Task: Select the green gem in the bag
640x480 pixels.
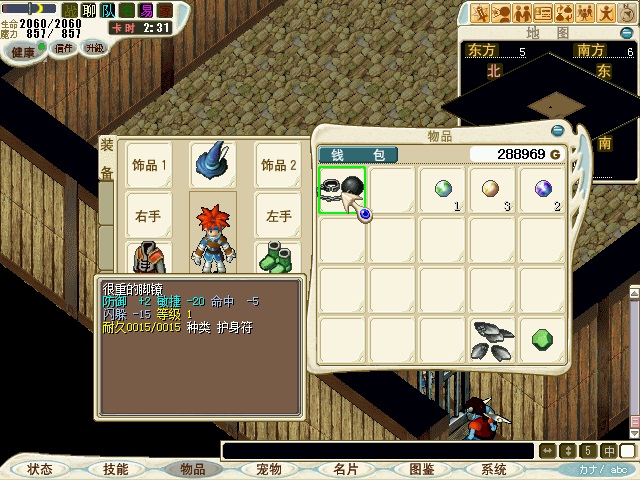Action: click(x=543, y=340)
